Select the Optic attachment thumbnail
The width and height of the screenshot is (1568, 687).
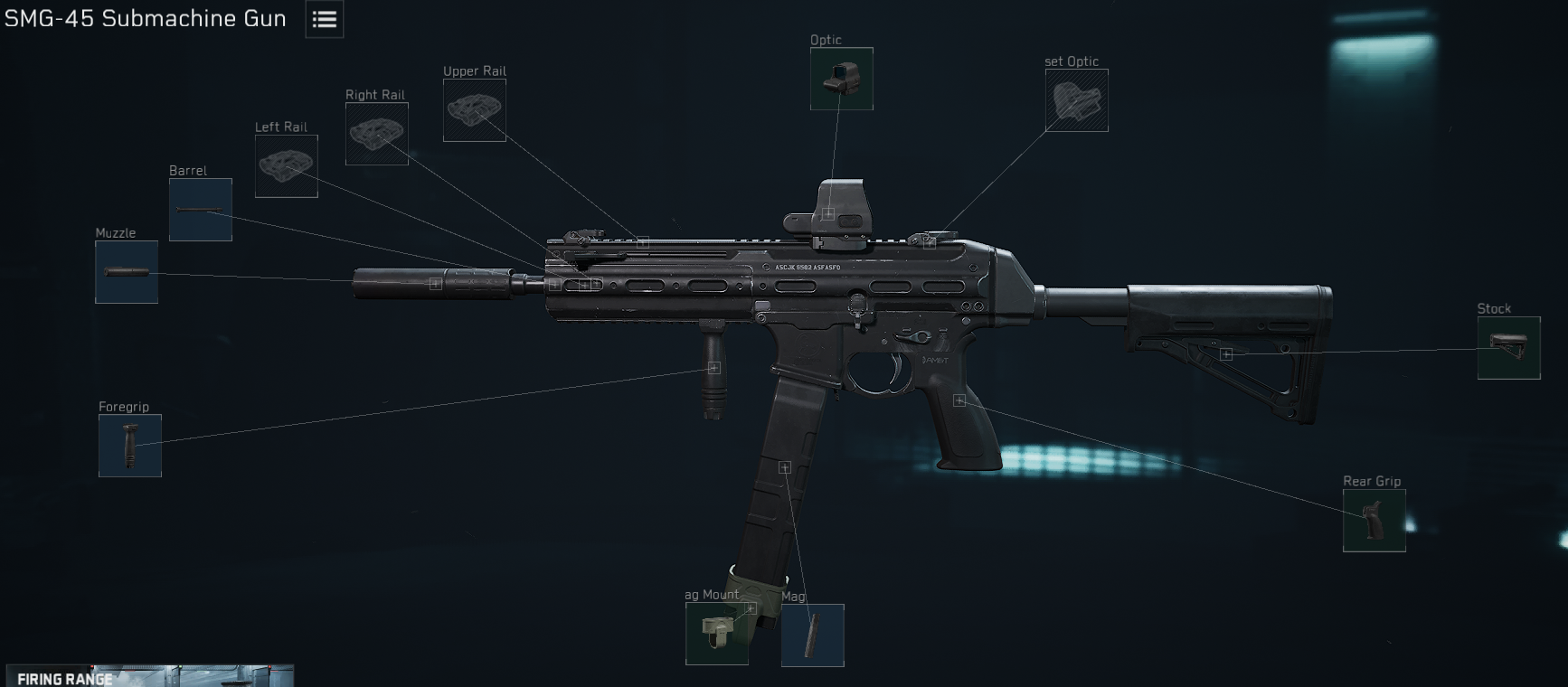point(843,80)
